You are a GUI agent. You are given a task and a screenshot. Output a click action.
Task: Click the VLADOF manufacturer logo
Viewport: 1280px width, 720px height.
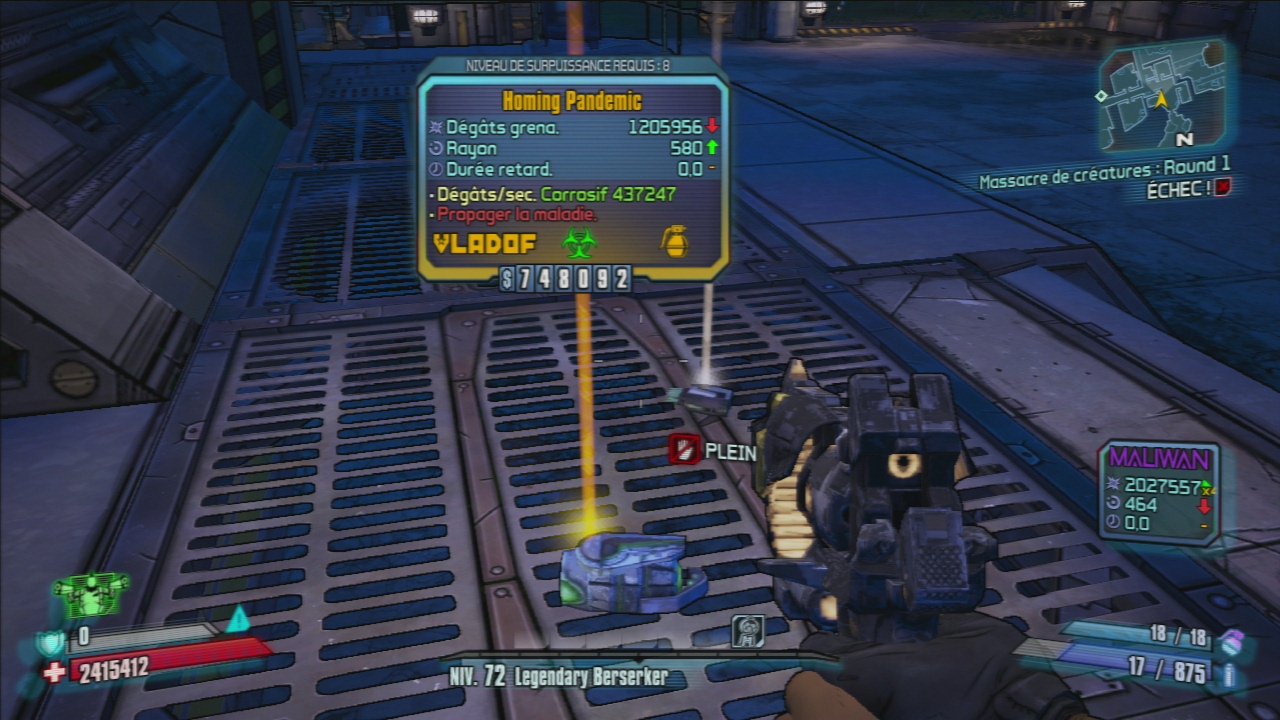(x=485, y=241)
